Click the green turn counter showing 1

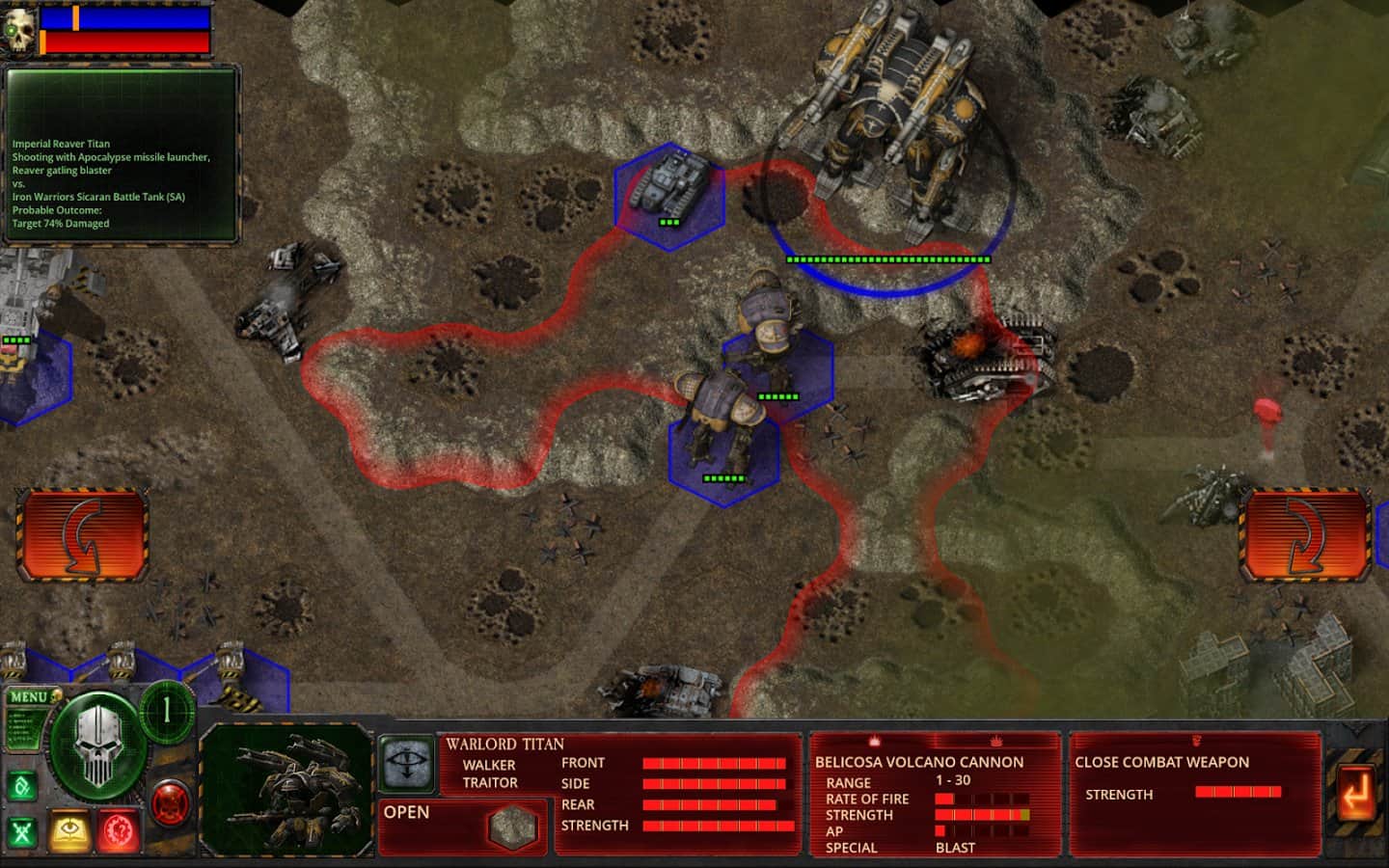pos(167,712)
